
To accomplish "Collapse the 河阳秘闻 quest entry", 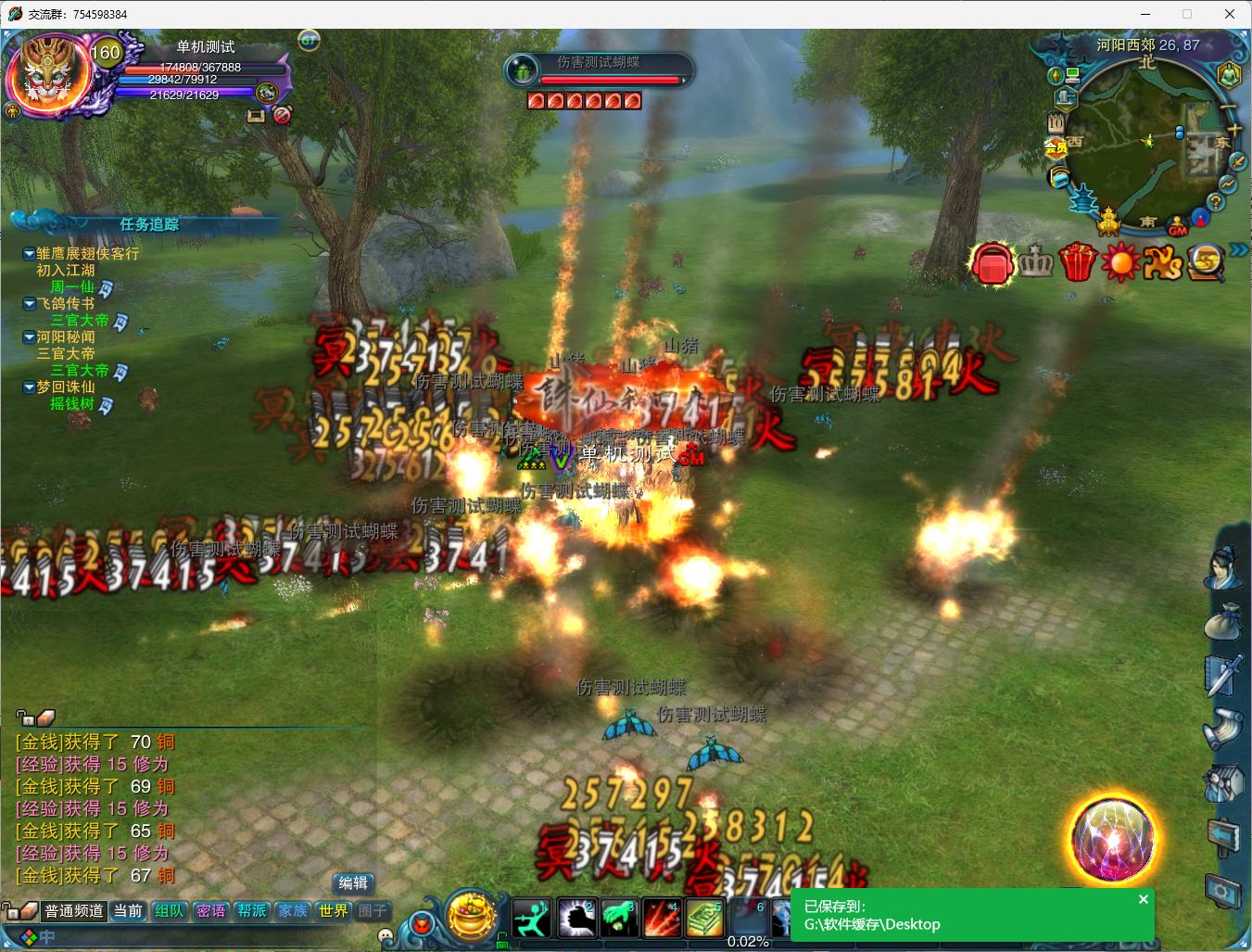I will coord(30,337).
